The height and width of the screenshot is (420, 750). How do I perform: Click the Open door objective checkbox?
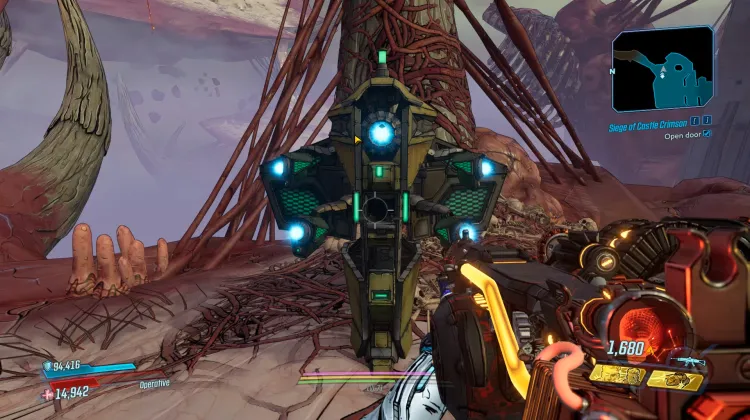[x=708, y=134]
